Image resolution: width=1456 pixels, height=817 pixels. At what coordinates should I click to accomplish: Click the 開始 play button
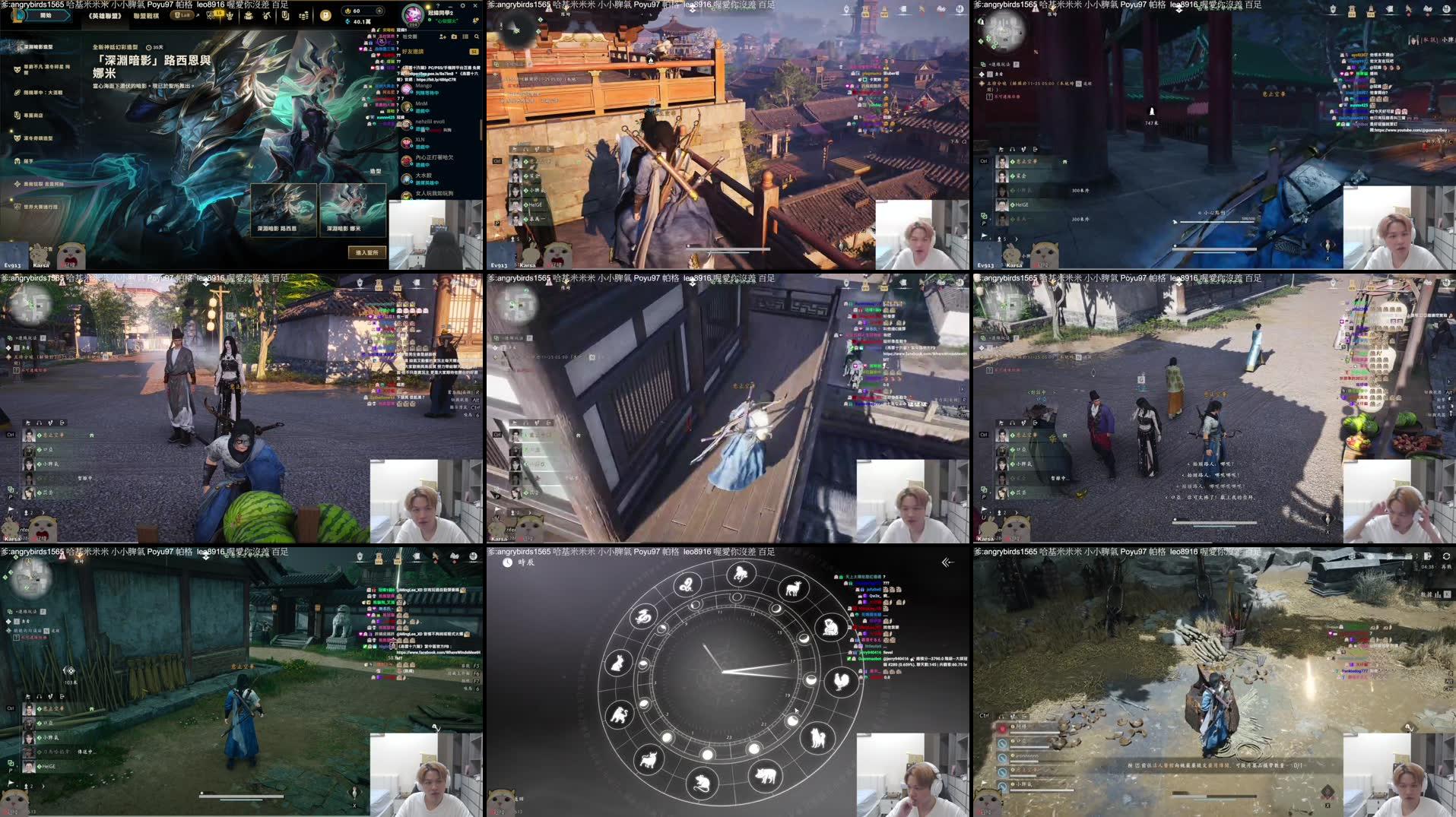pyautogui.click(x=47, y=17)
